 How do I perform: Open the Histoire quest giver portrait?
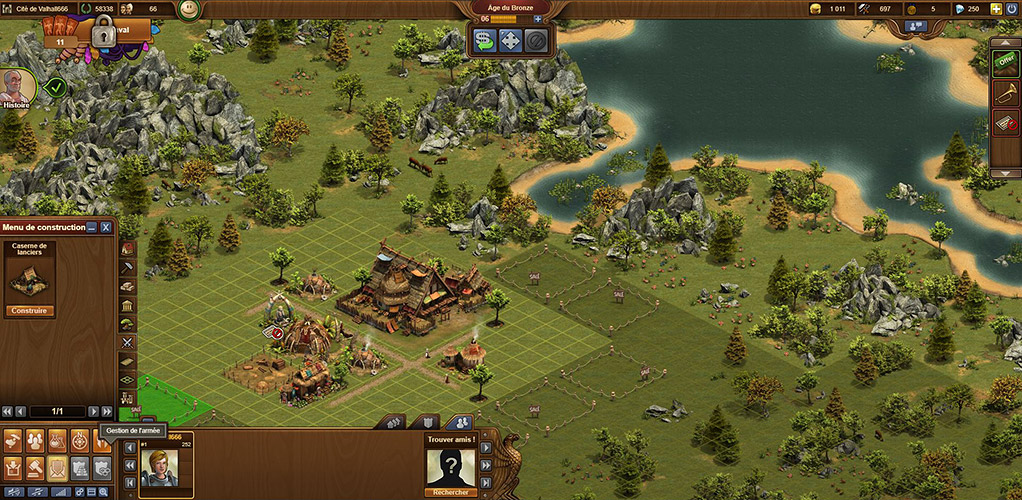click(x=16, y=86)
